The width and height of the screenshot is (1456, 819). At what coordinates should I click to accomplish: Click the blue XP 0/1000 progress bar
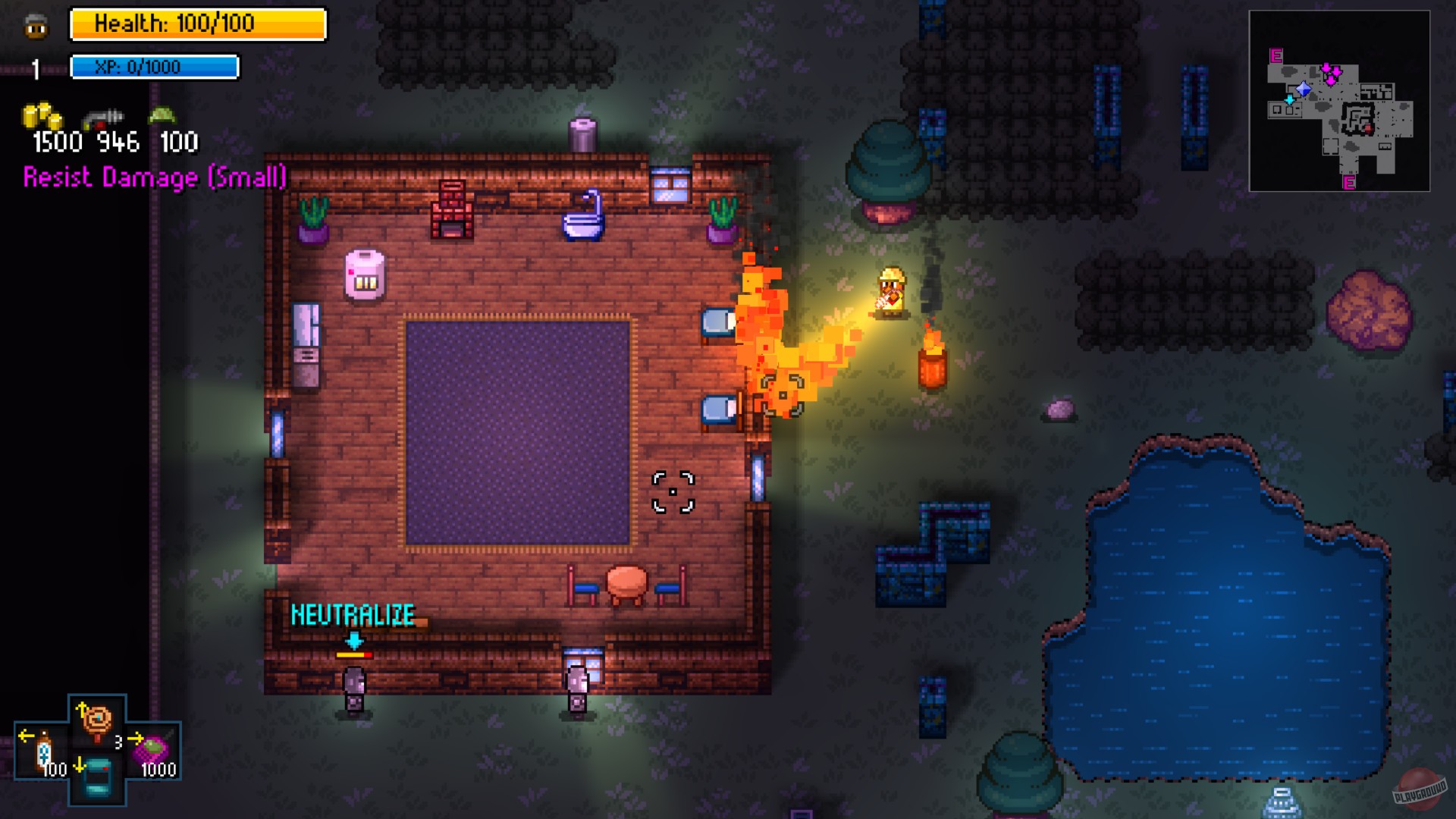coord(154,67)
